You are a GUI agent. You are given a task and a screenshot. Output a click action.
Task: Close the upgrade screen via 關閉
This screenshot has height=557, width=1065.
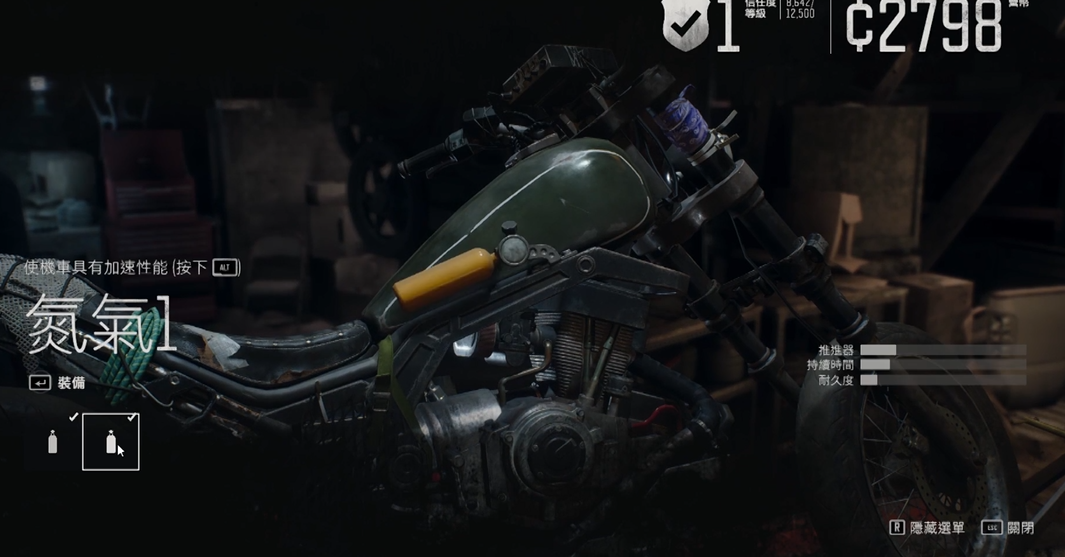tap(1020, 527)
